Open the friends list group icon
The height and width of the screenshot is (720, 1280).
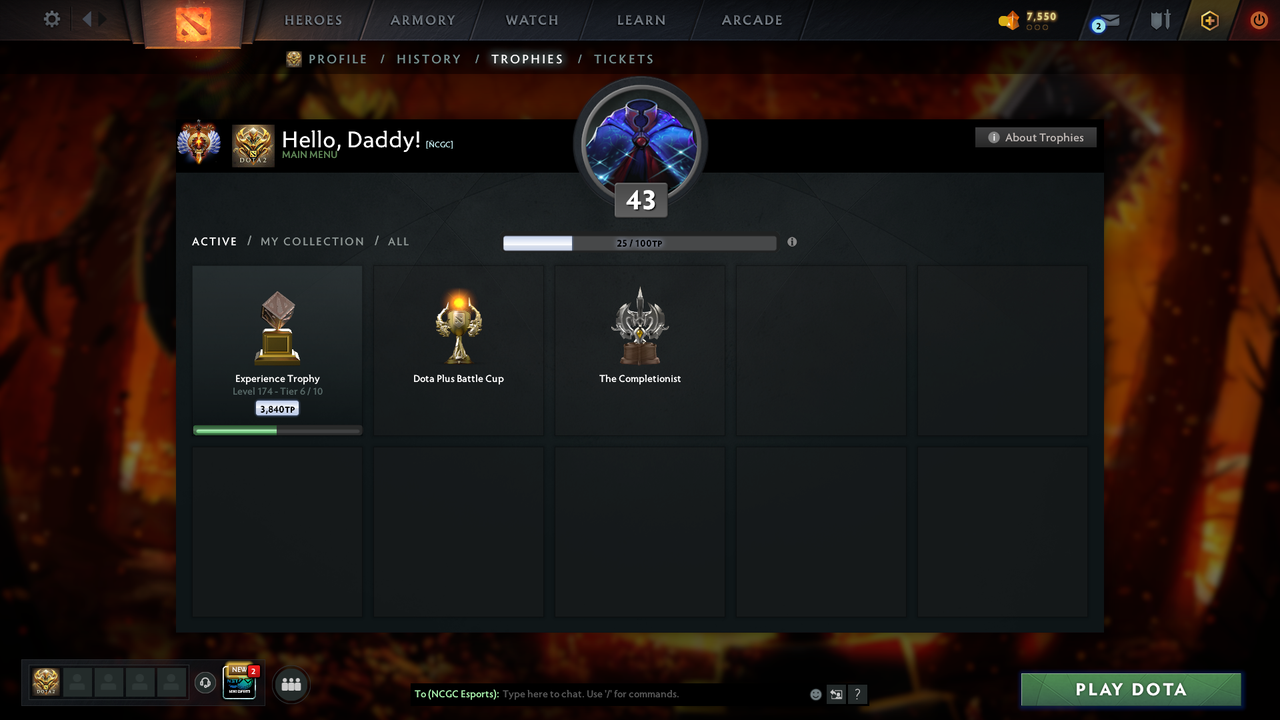pyautogui.click(x=289, y=684)
